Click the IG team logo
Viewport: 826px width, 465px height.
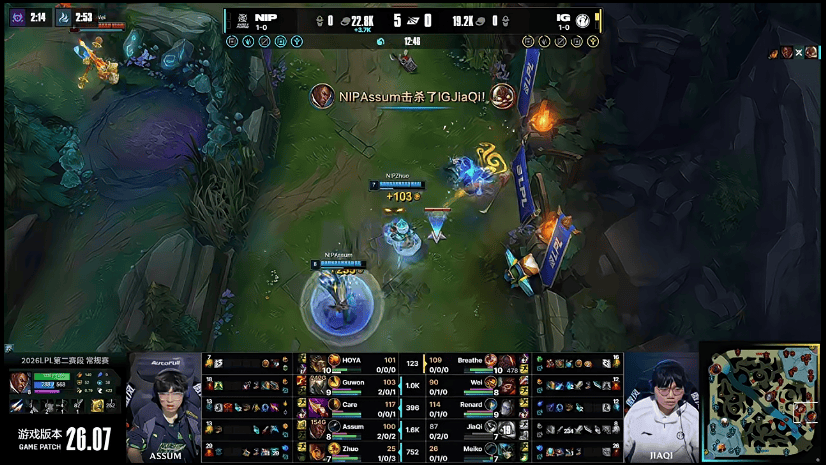583,20
